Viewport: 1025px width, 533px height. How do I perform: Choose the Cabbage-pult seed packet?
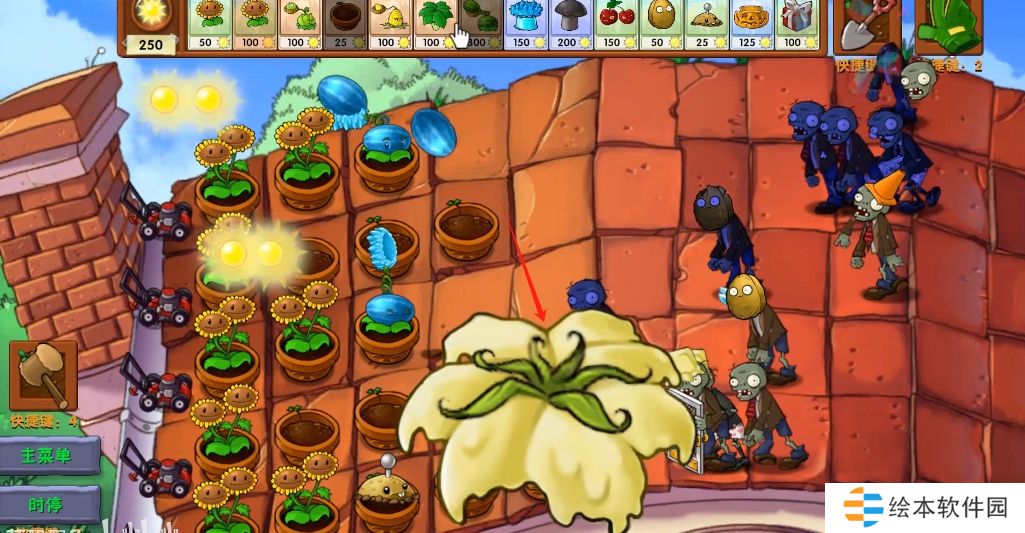pyautogui.click(x=300, y=24)
